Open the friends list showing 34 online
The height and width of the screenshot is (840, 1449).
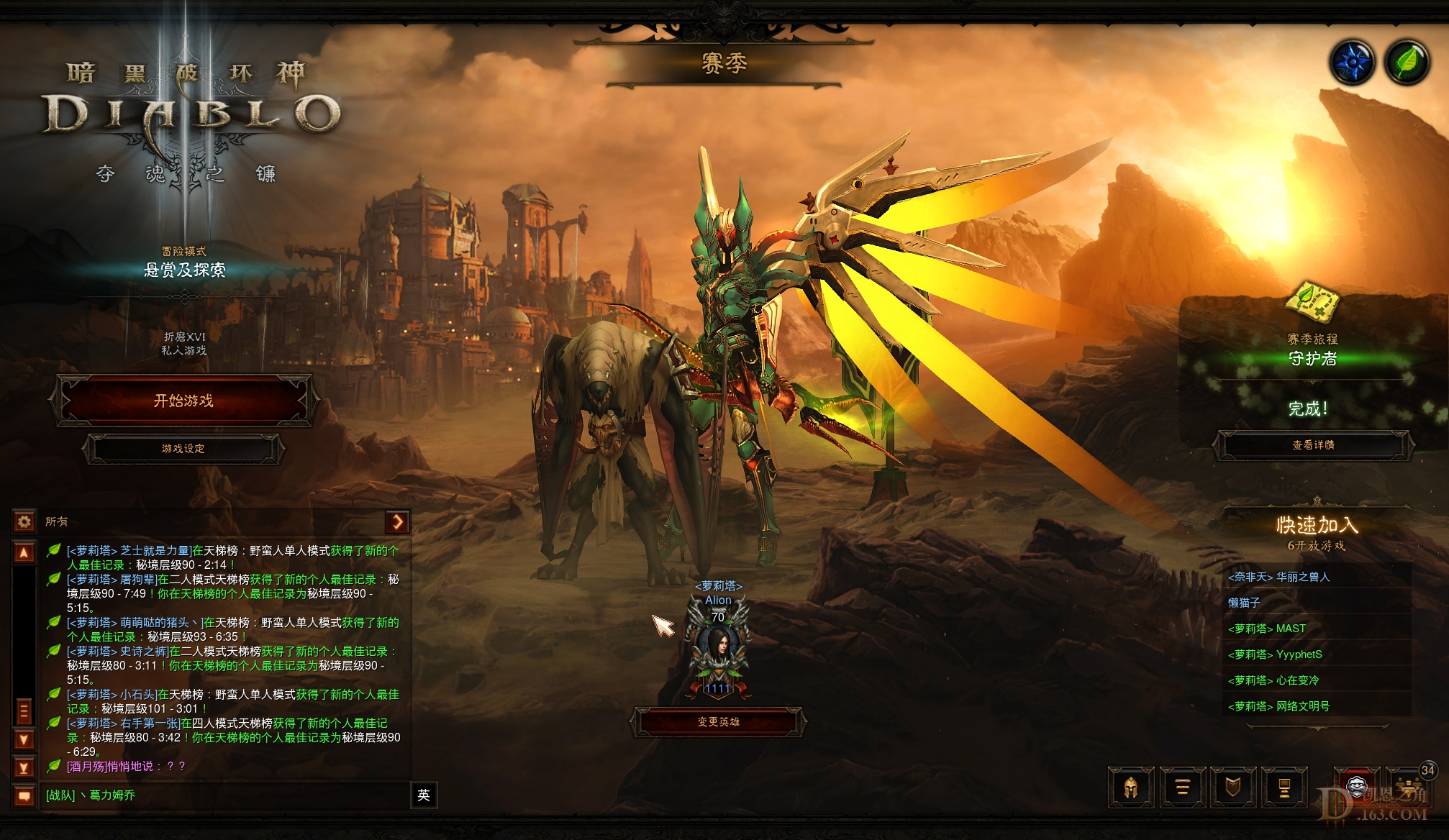[x=1407, y=787]
